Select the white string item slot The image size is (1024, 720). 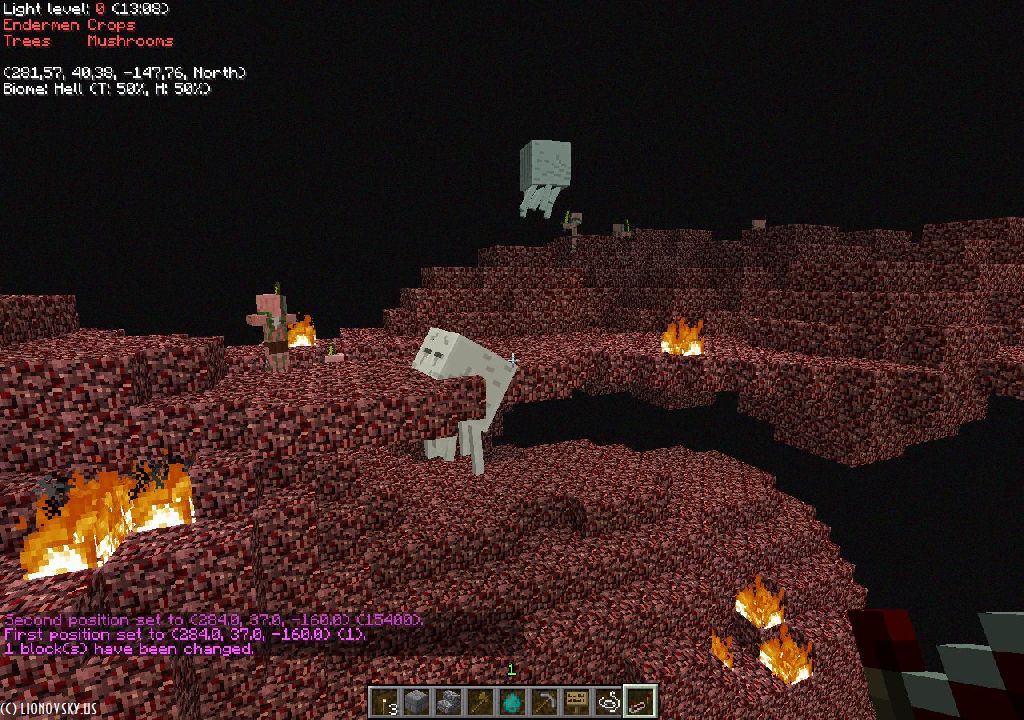[x=609, y=702]
